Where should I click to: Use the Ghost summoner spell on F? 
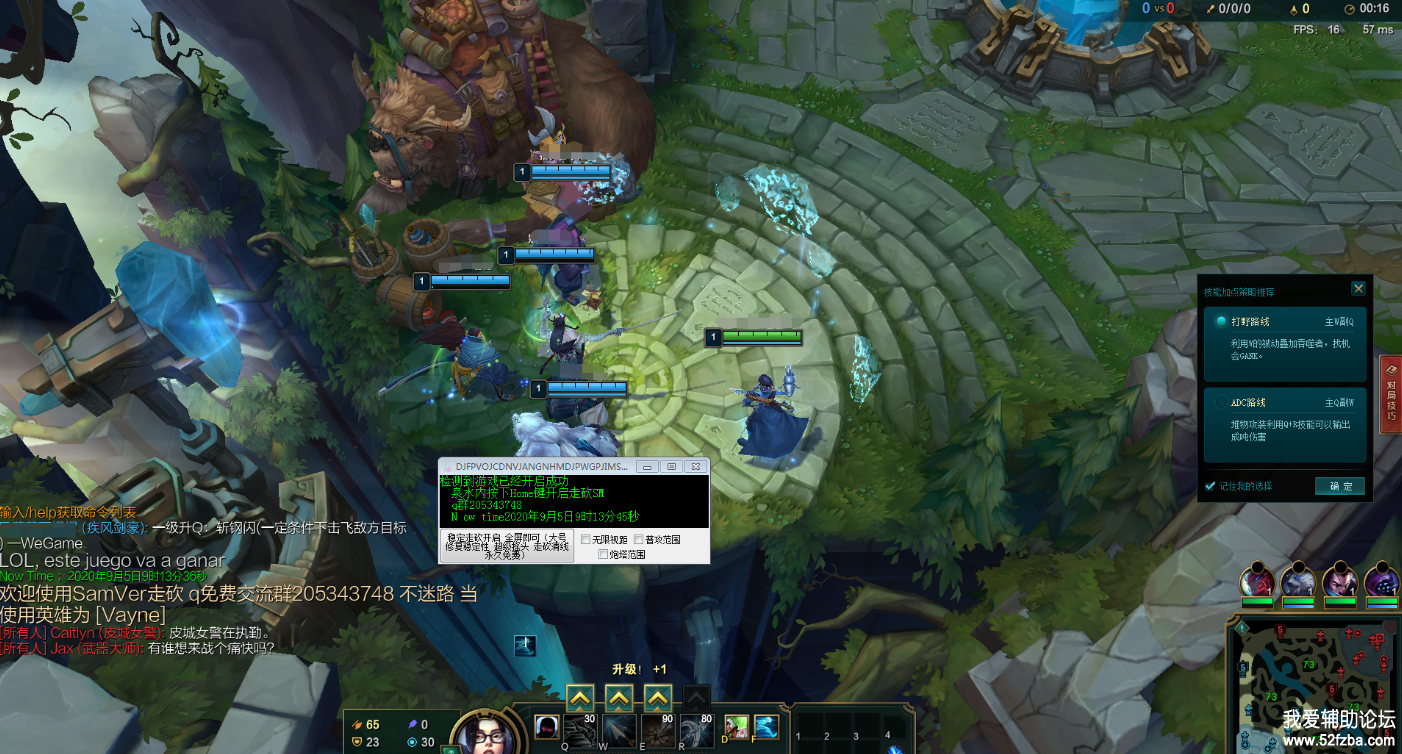[x=765, y=726]
